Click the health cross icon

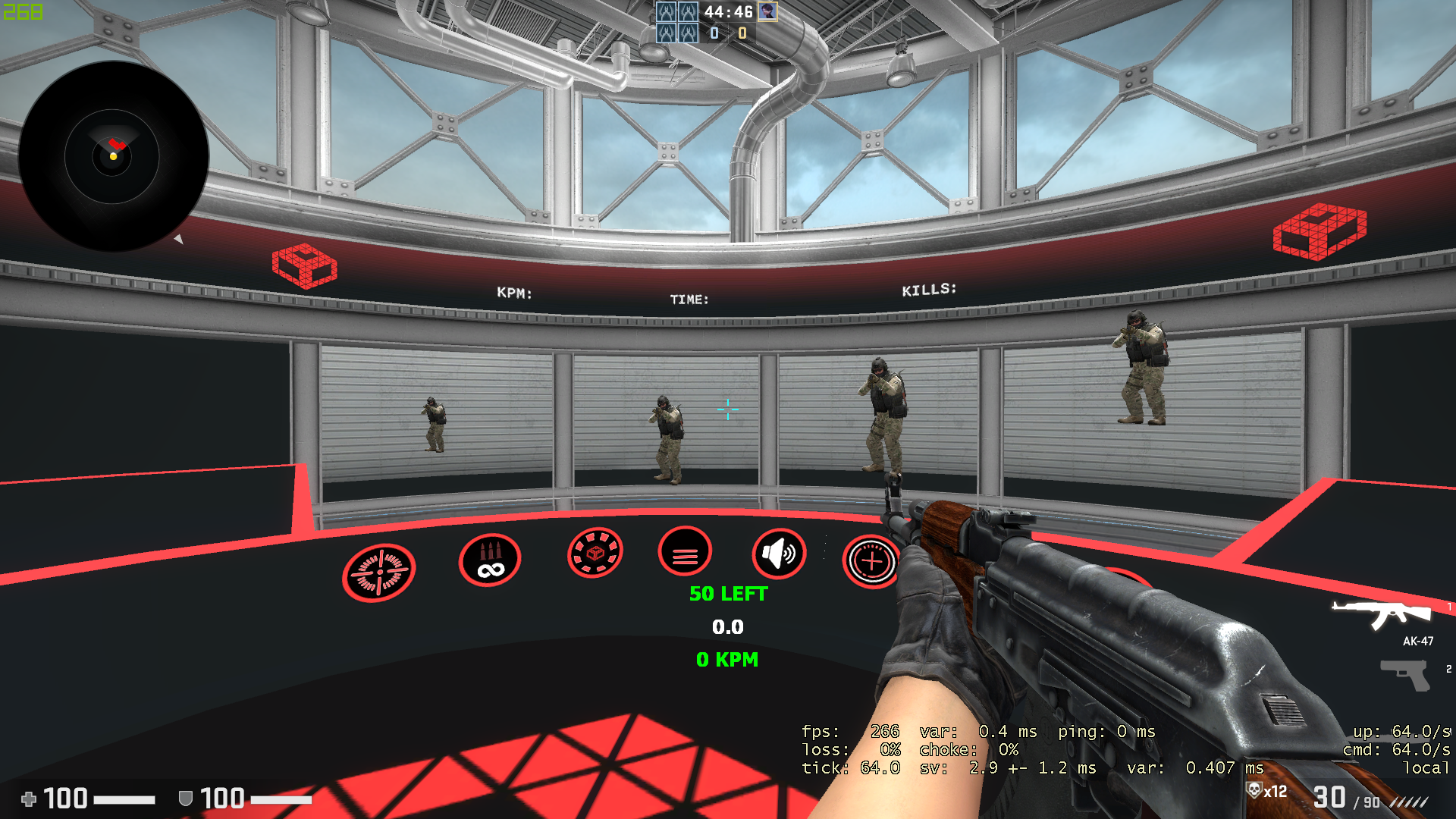[30, 799]
